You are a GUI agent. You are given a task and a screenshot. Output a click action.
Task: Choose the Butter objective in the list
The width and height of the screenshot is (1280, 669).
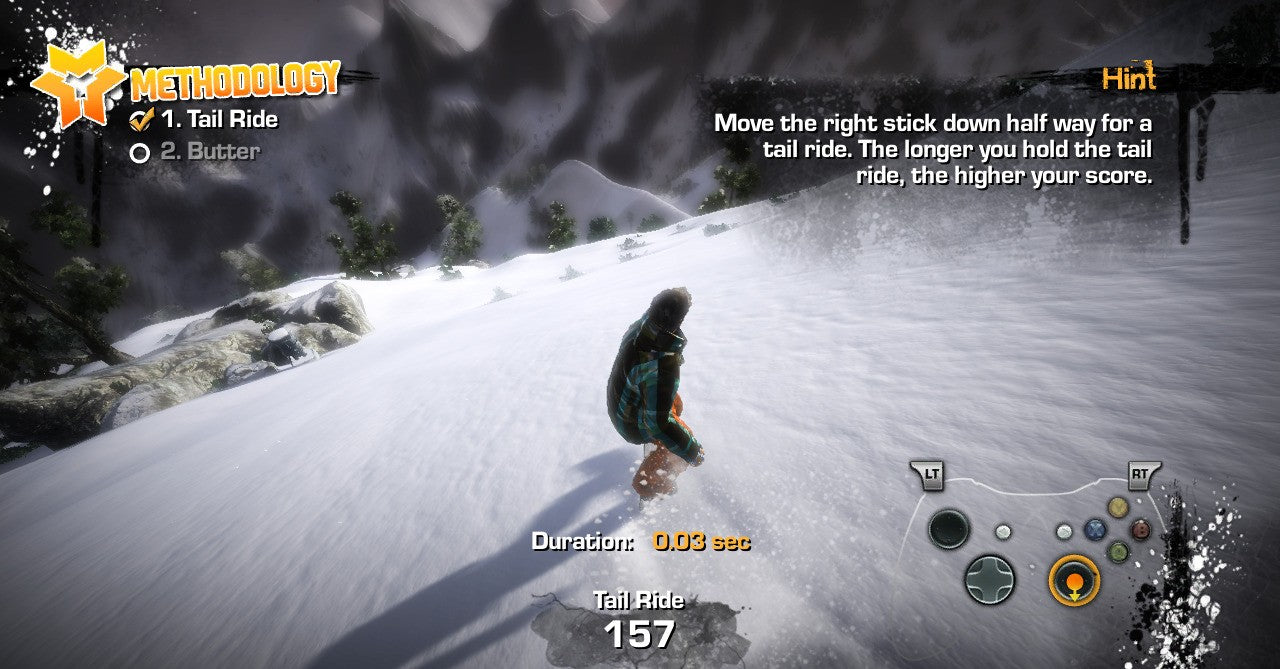[x=209, y=152]
